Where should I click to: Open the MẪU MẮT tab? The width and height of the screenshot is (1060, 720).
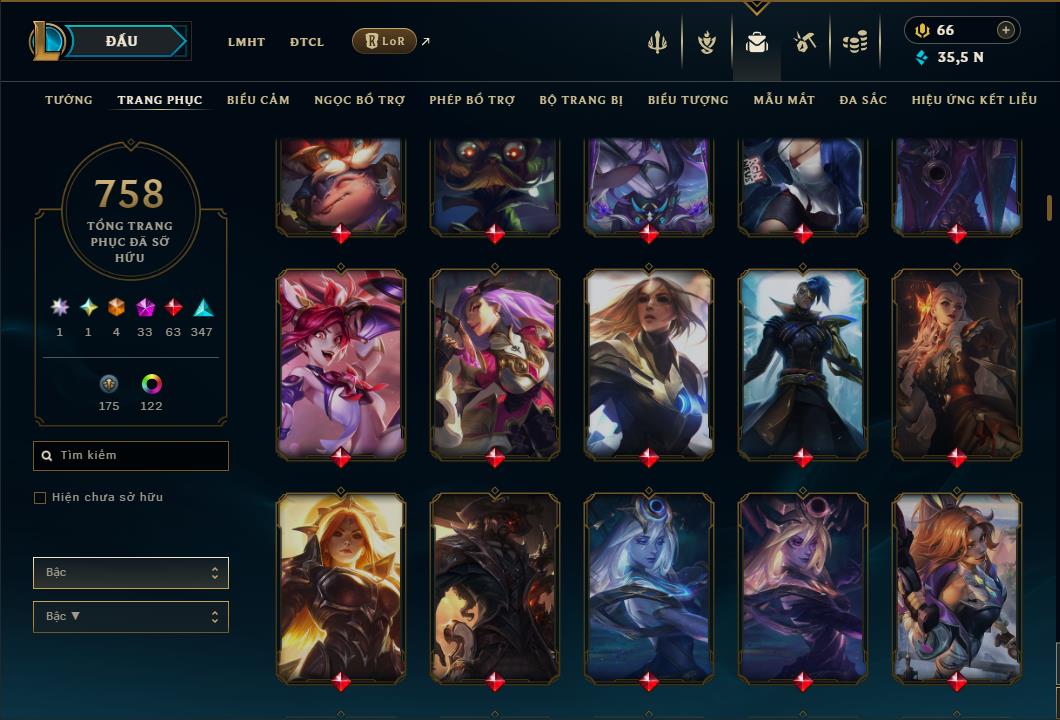click(784, 100)
